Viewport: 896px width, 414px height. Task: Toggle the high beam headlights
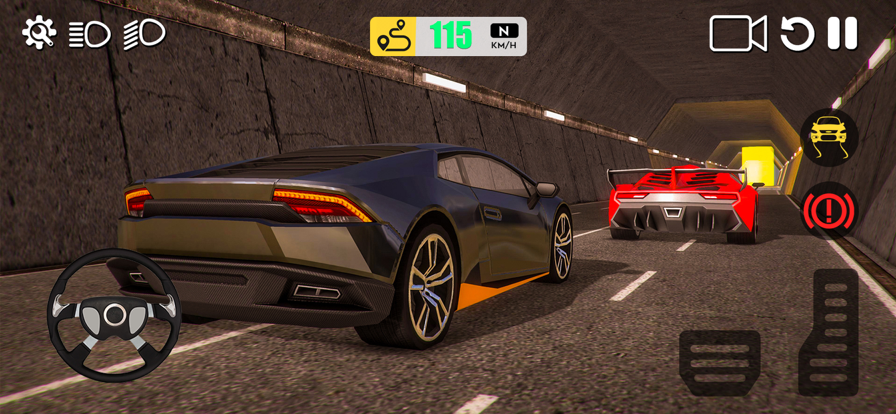click(144, 34)
